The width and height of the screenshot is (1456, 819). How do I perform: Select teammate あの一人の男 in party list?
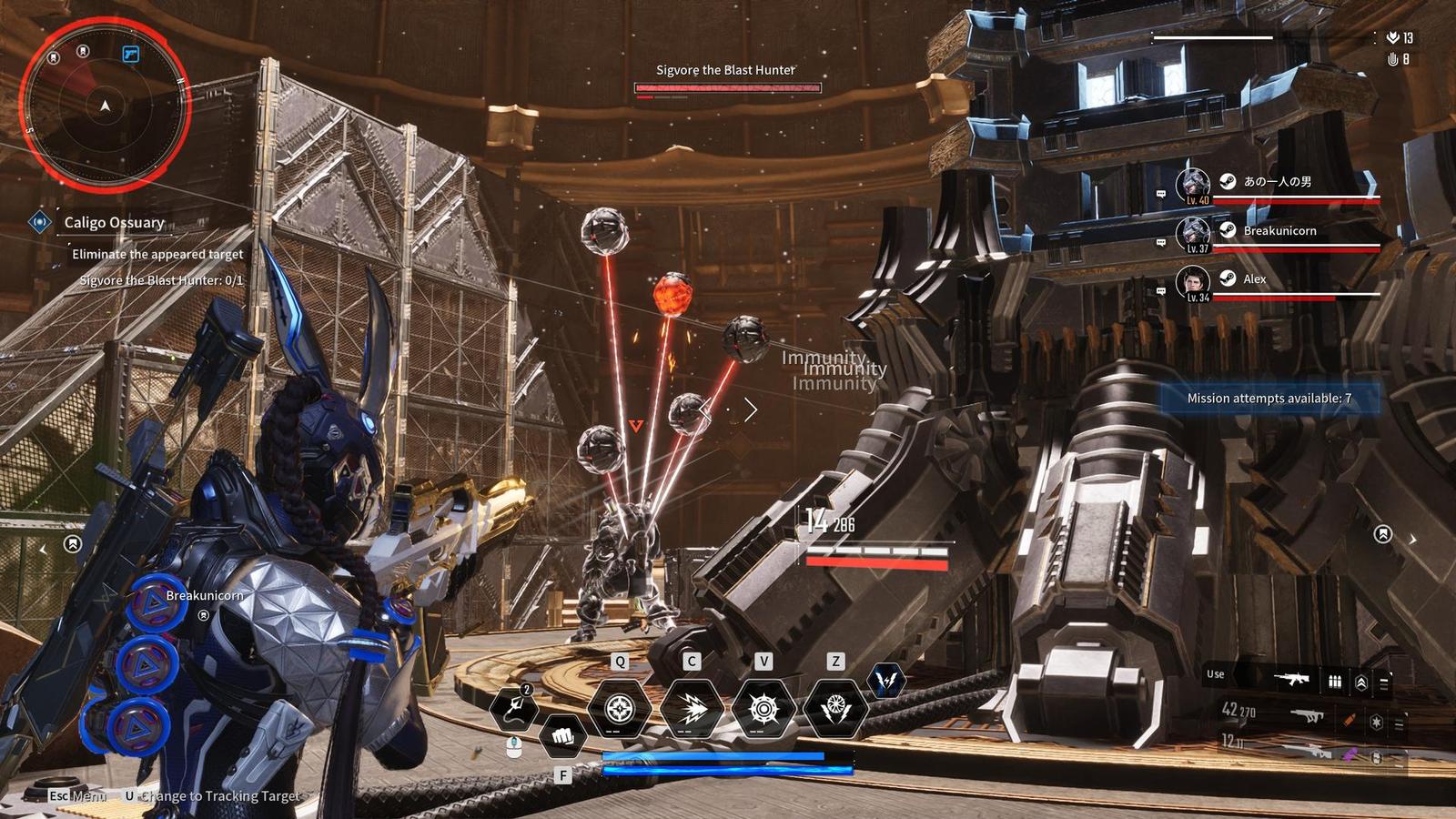[x=1277, y=182]
